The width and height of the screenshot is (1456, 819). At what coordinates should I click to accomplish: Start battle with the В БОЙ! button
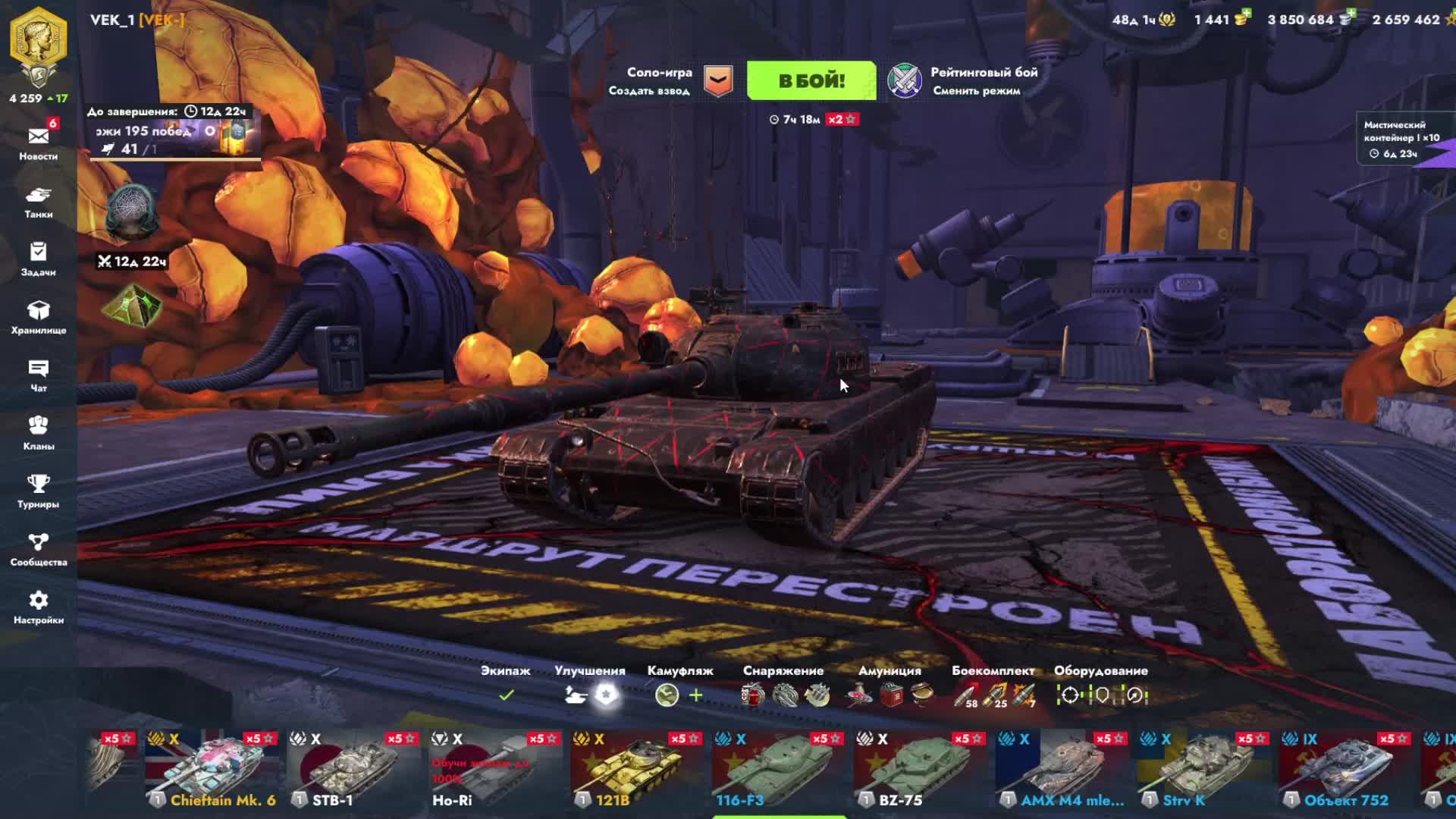[811, 81]
